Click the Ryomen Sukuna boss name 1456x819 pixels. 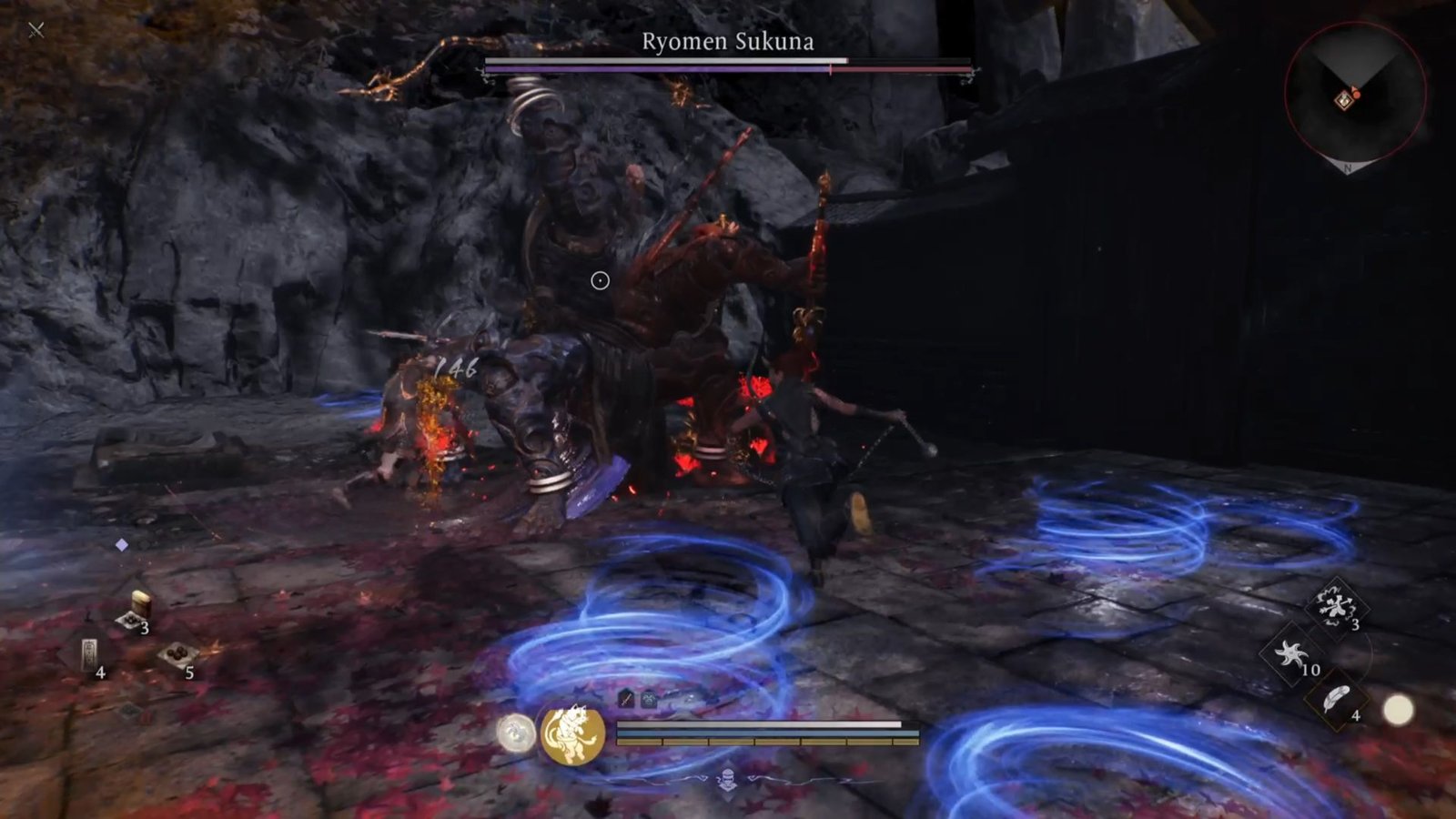tap(726, 42)
